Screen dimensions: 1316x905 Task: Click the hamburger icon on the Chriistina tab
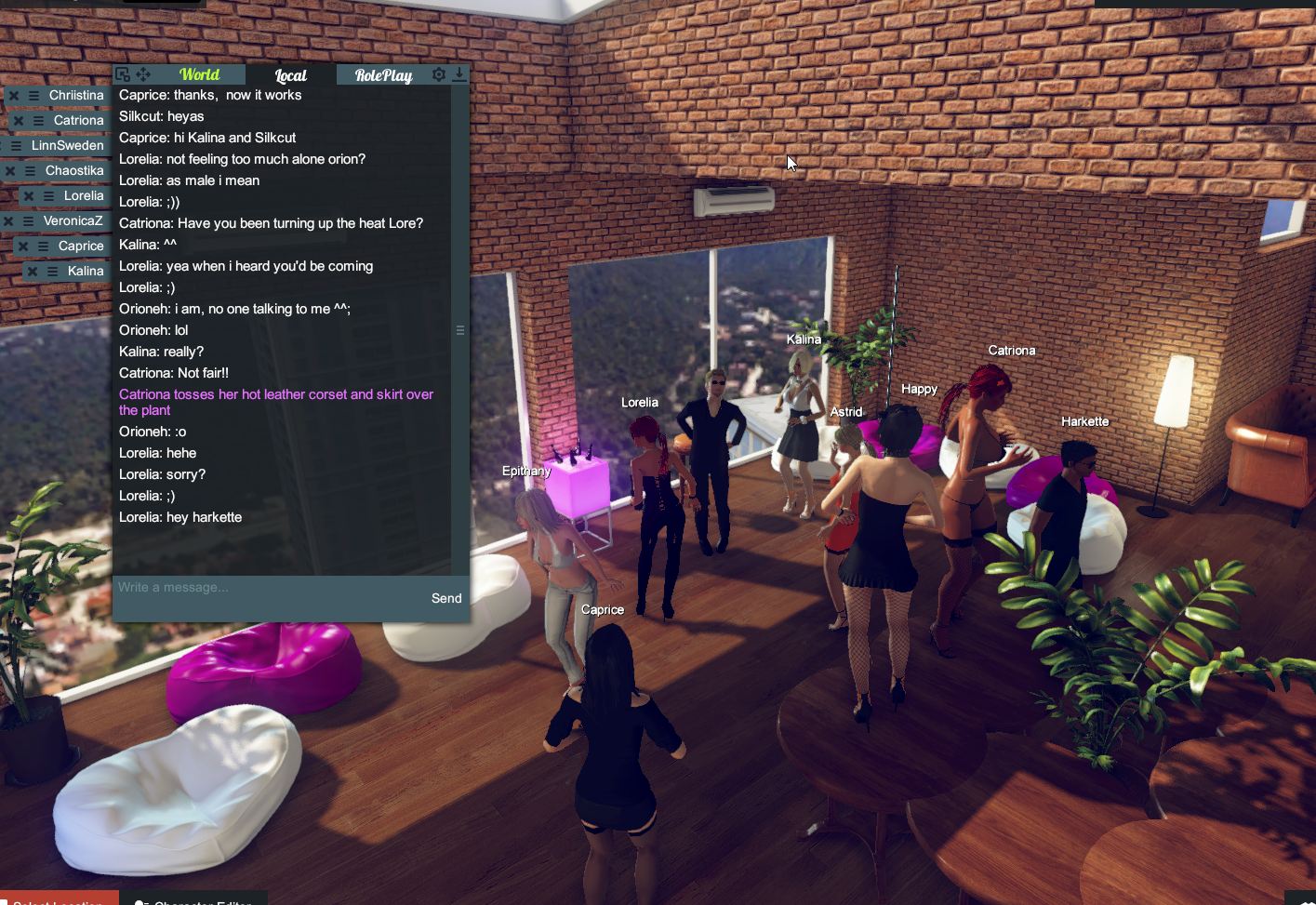[x=34, y=95]
